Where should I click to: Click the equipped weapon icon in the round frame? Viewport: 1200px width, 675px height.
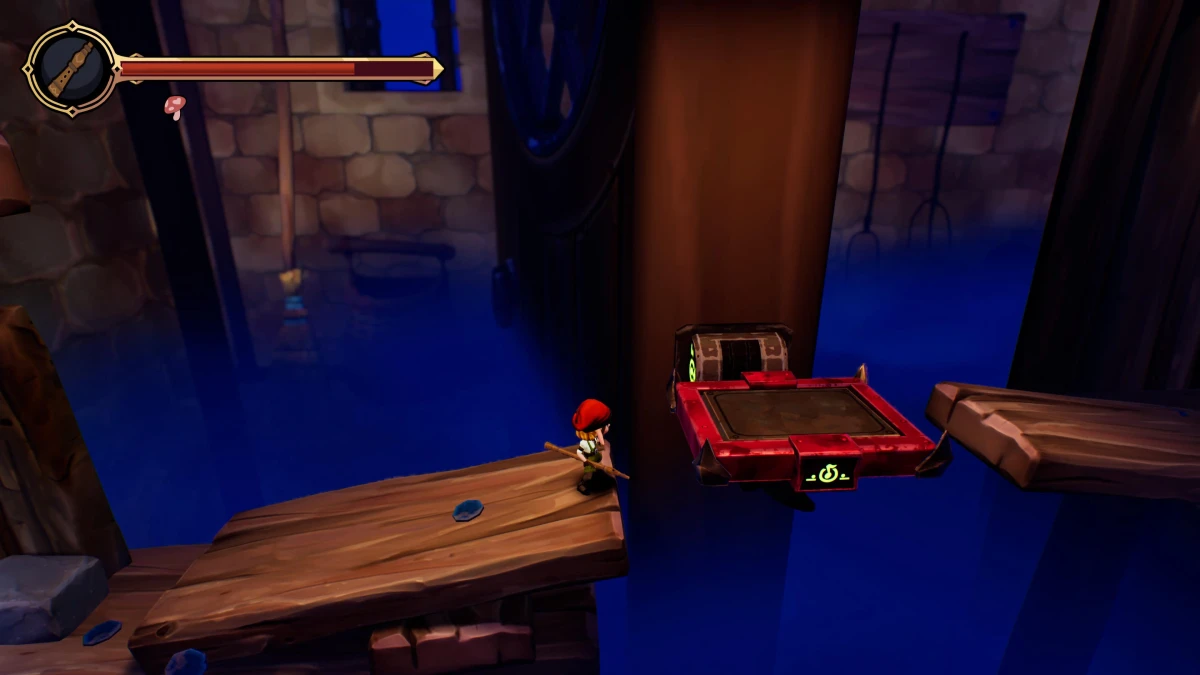[x=70, y=69]
